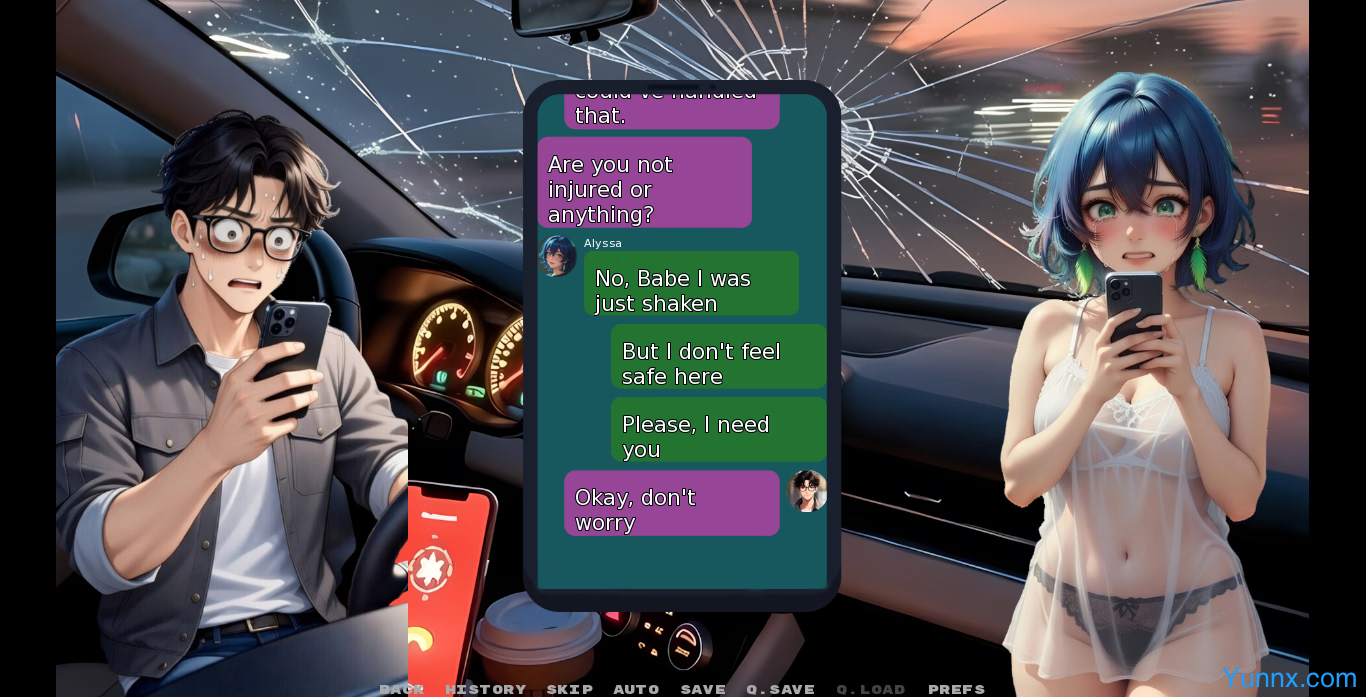Image resolution: width=1366 pixels, height=697 pixels.
Task: Quick save with Q.Save
Action: [x=780, y=689]
